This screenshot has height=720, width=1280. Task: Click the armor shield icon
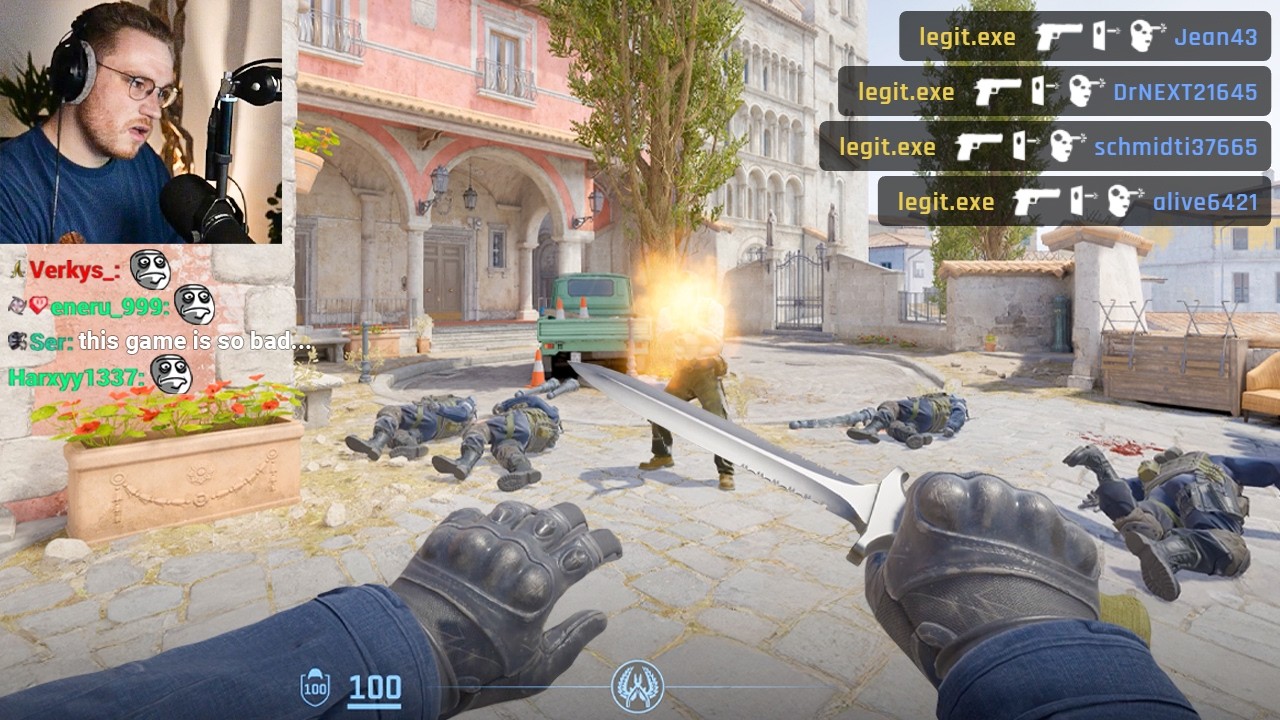point(315,688)
